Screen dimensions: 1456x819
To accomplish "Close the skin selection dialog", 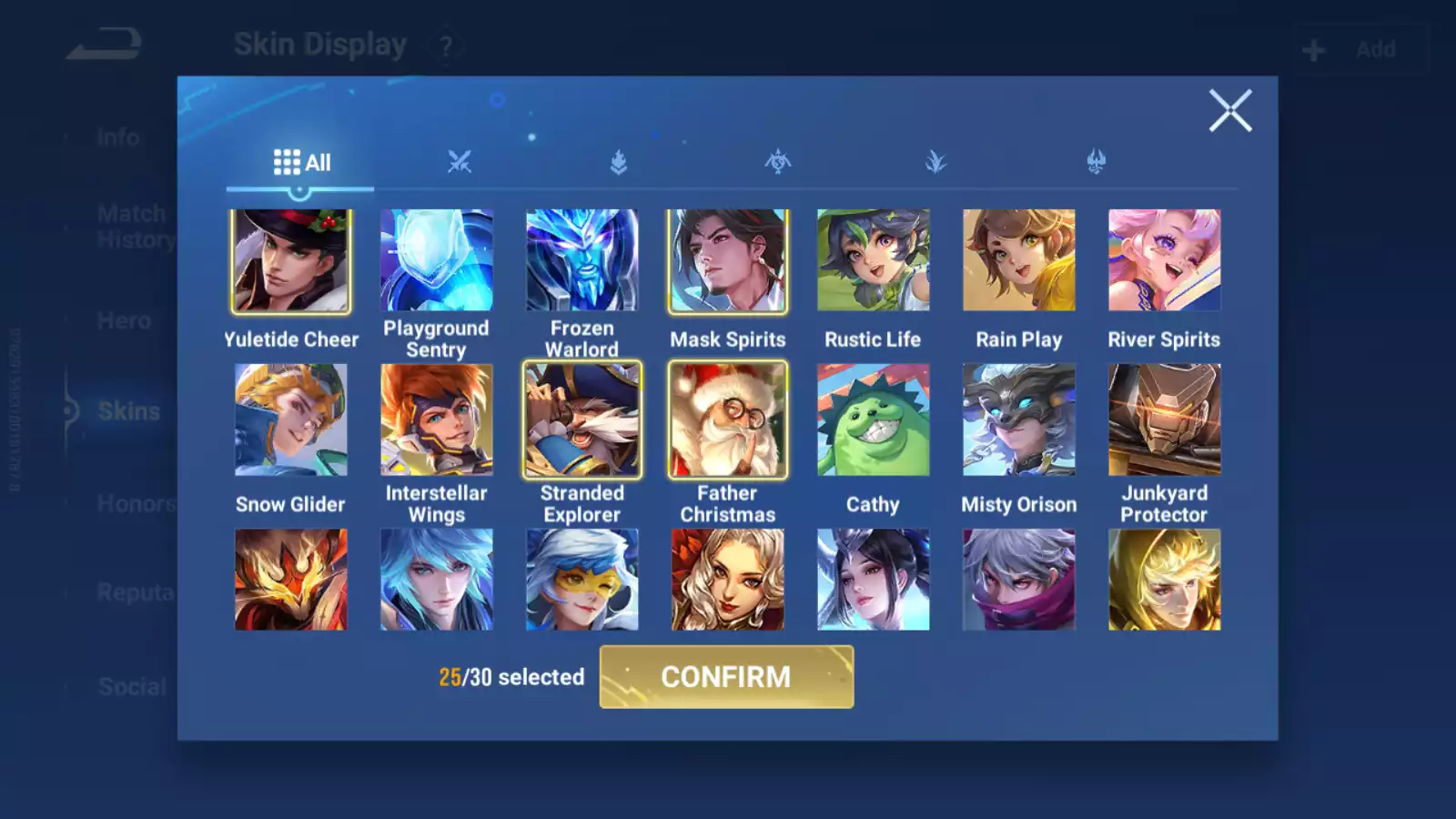I will [x=1230, y=111].
